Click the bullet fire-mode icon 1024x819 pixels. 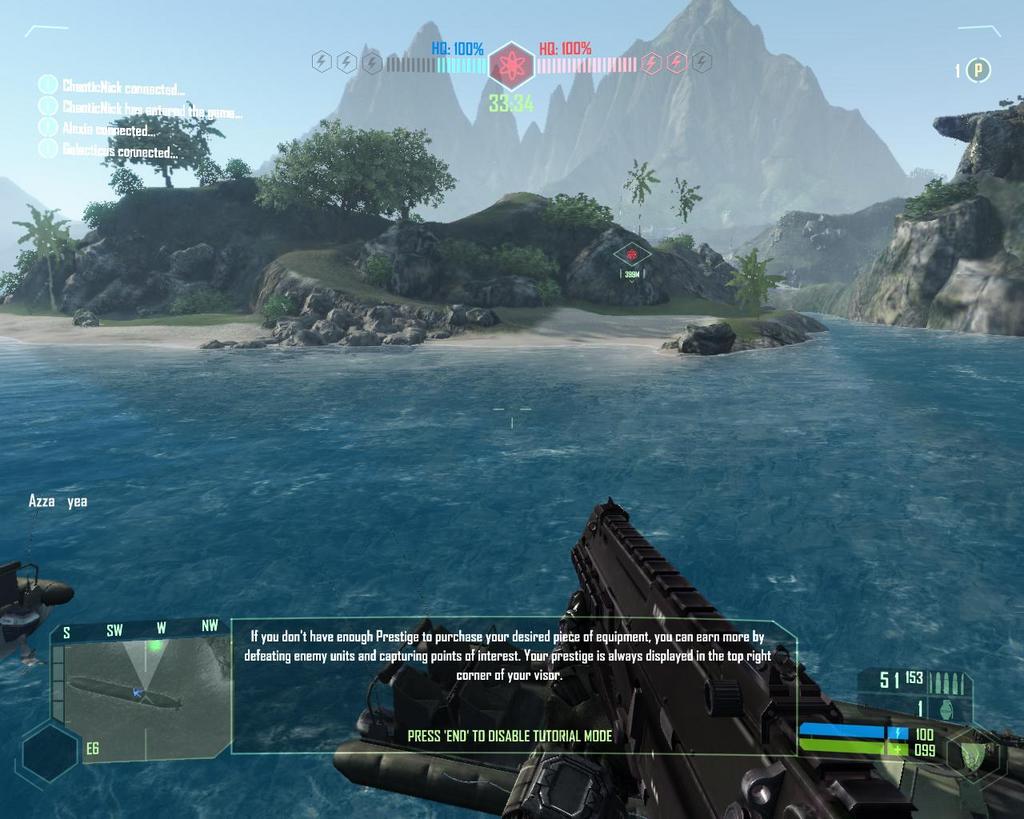947,683
